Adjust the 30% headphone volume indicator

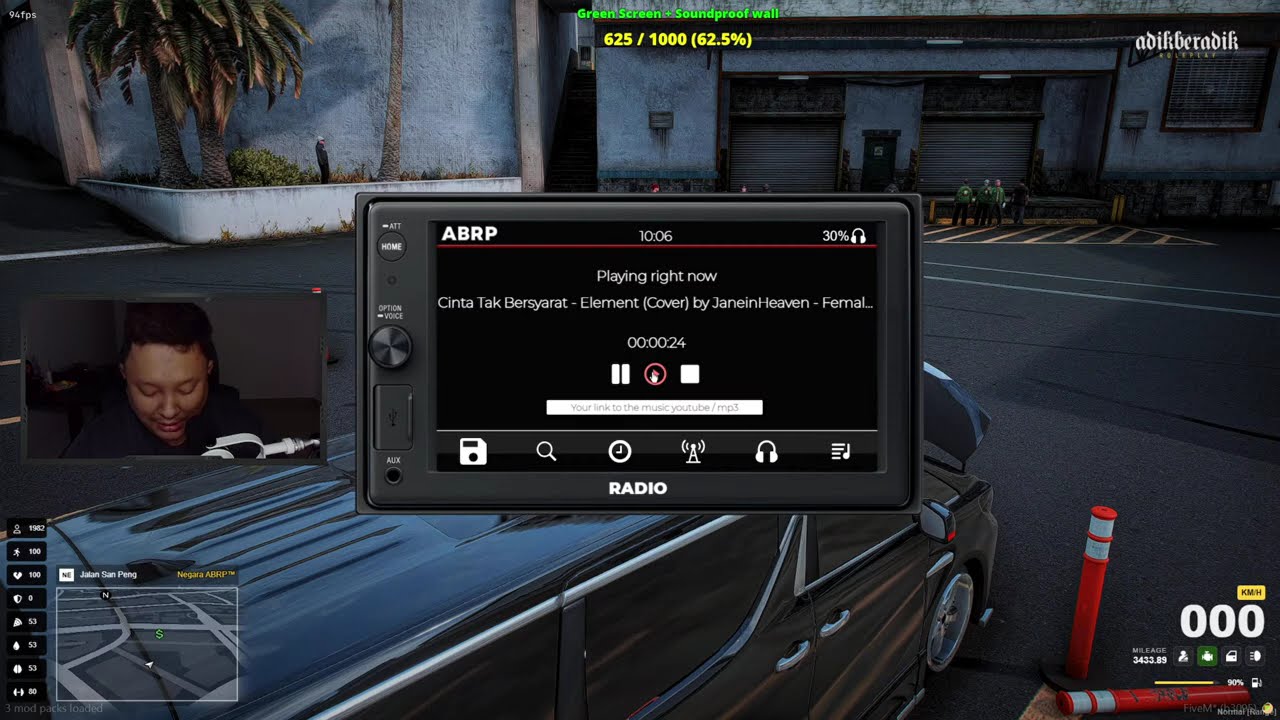tap(844, 236)
